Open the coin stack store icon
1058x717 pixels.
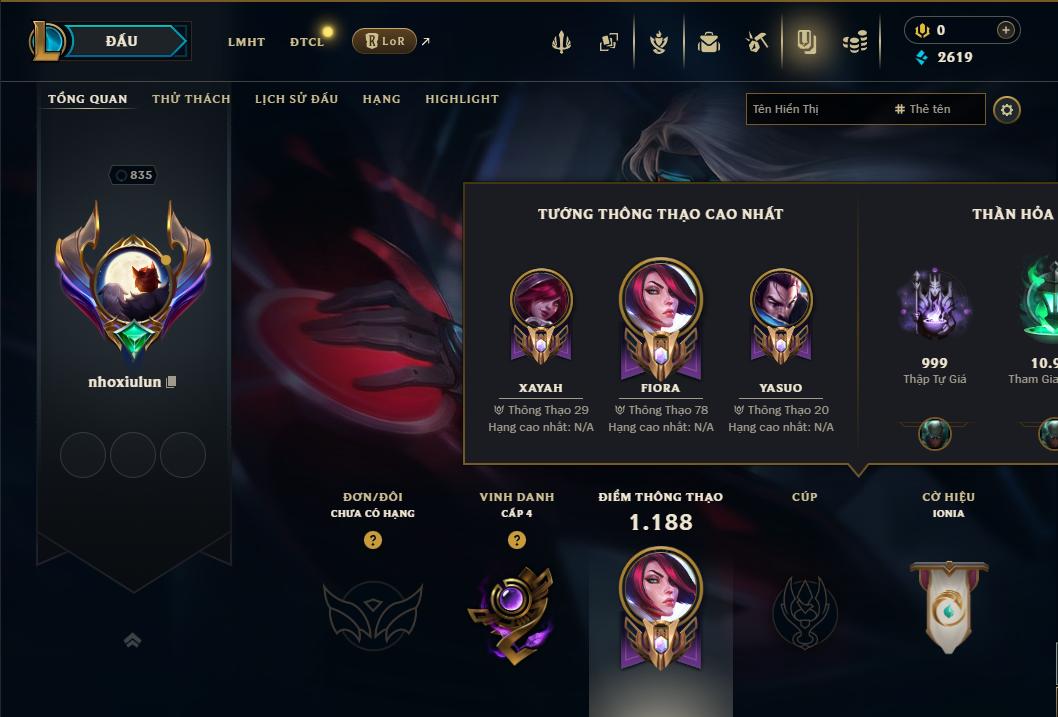tap(854, 42)
